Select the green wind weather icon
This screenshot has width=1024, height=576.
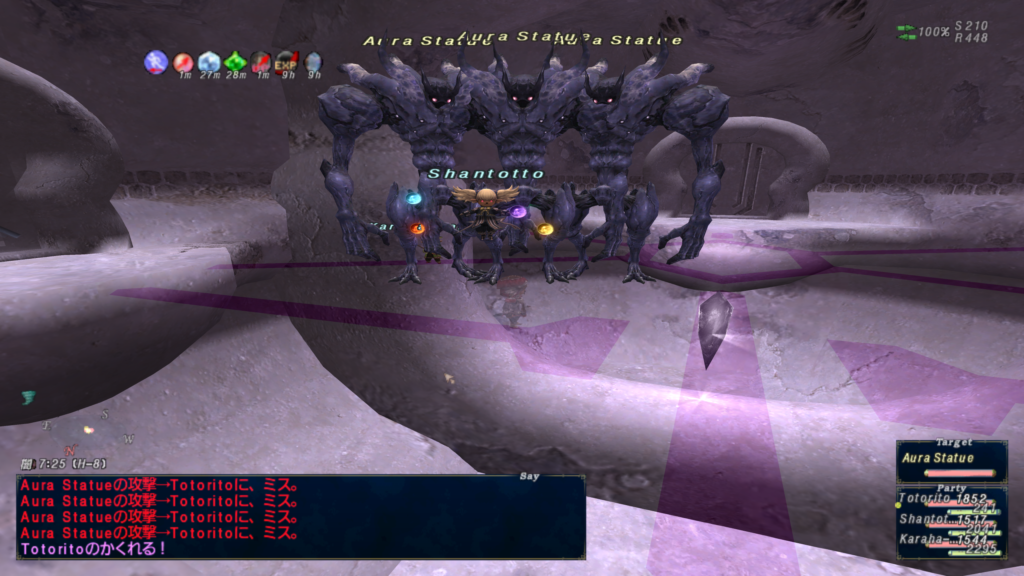click(x=28, y=398)
